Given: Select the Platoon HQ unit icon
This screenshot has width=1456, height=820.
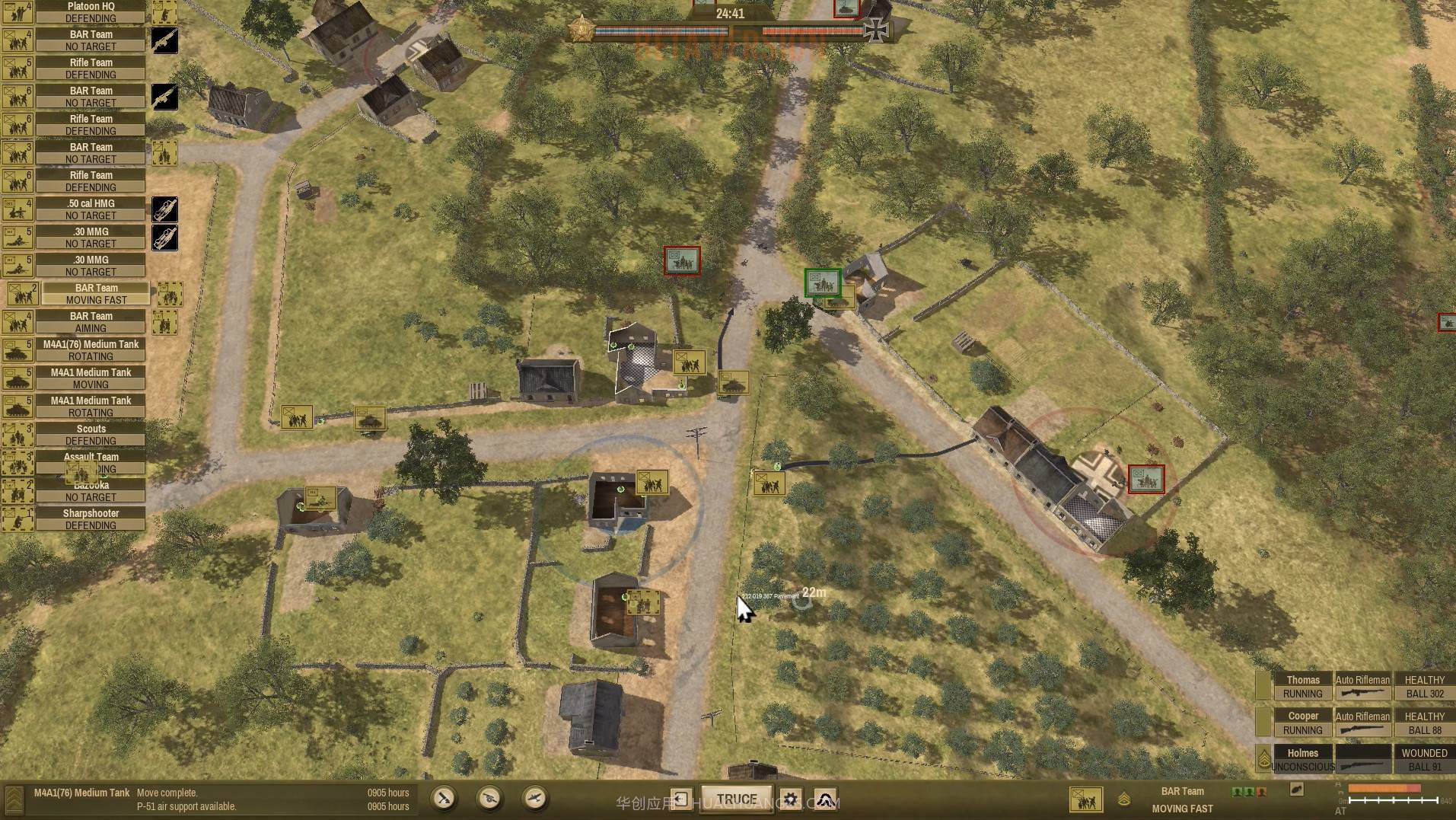Looking at the screenshot, I should click(18, 11).
